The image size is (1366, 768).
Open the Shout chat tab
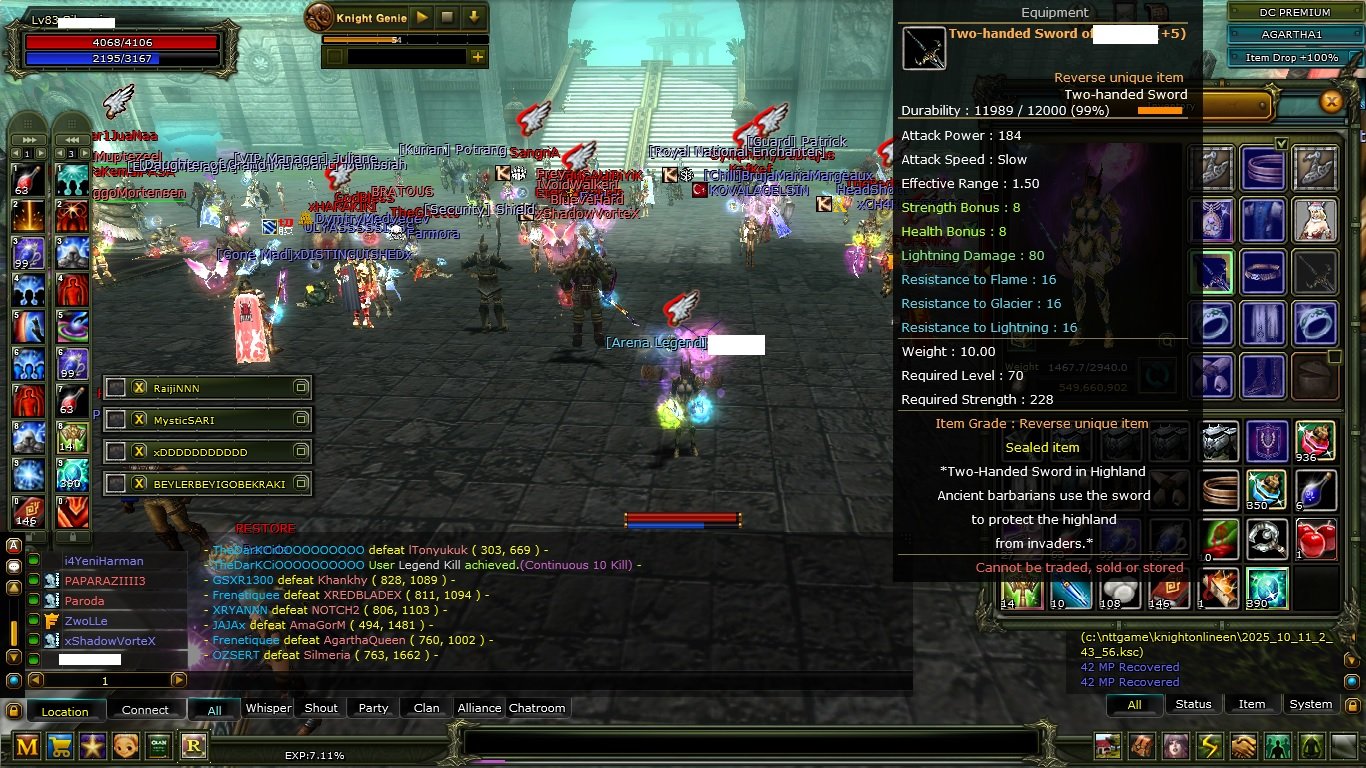click(x=321, y=708)
